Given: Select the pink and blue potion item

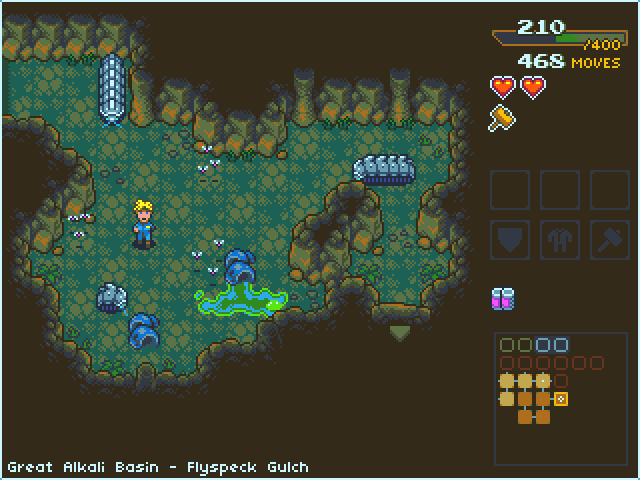Looking at the screenshot, I should pos(503,298).
